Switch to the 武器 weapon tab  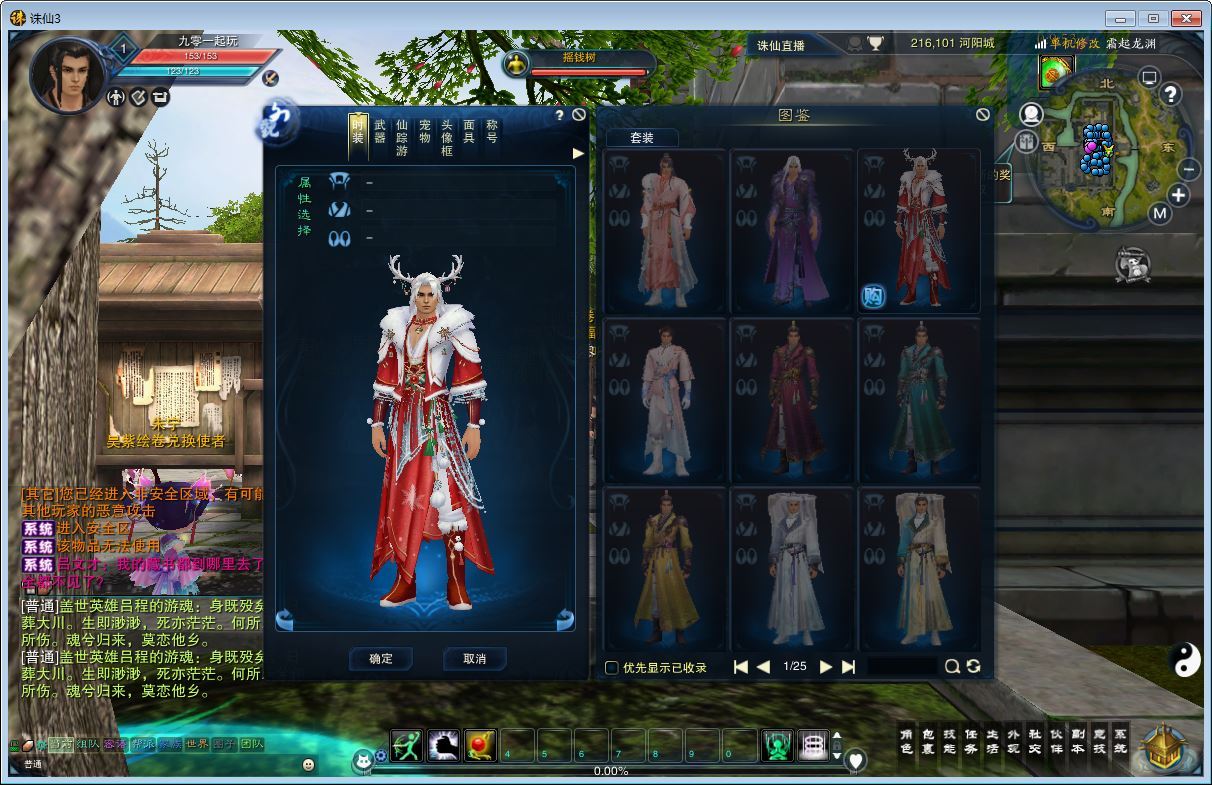click(380, 132)
